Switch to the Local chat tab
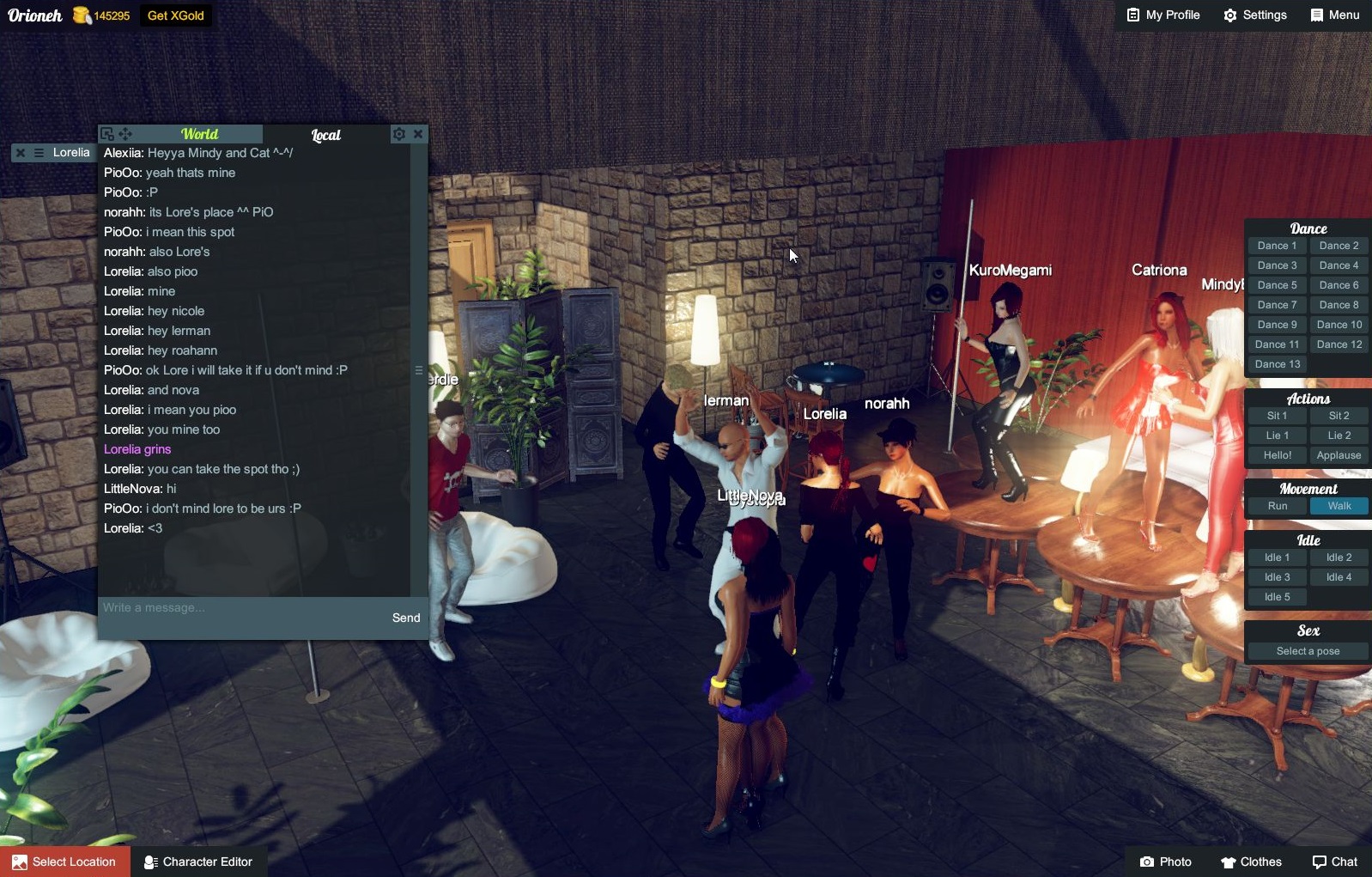 pyautogui.click(x=325, y=135)
